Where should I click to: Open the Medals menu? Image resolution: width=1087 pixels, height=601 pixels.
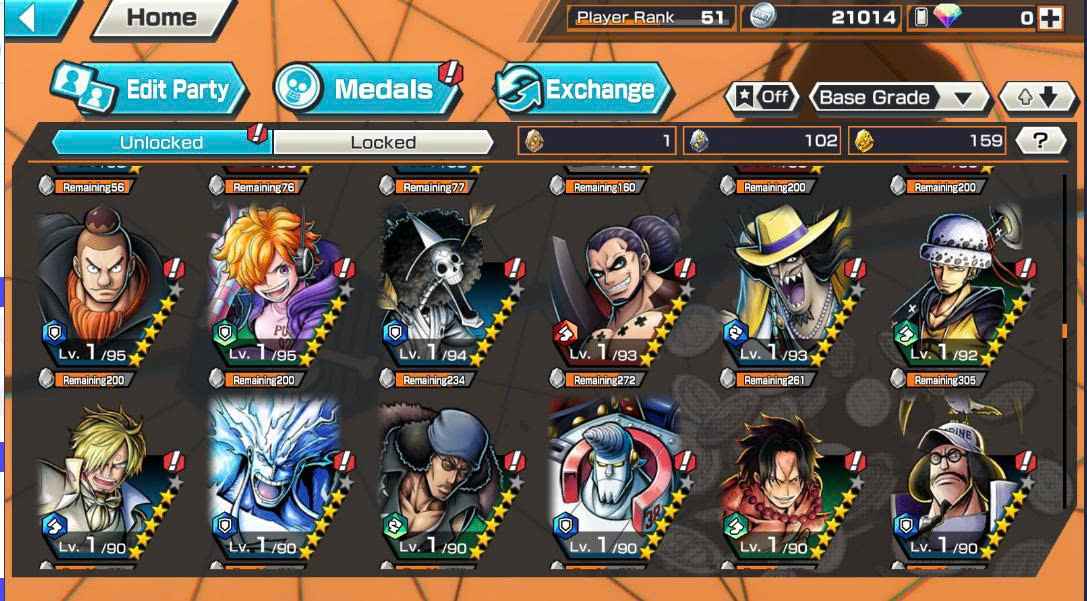367,89
